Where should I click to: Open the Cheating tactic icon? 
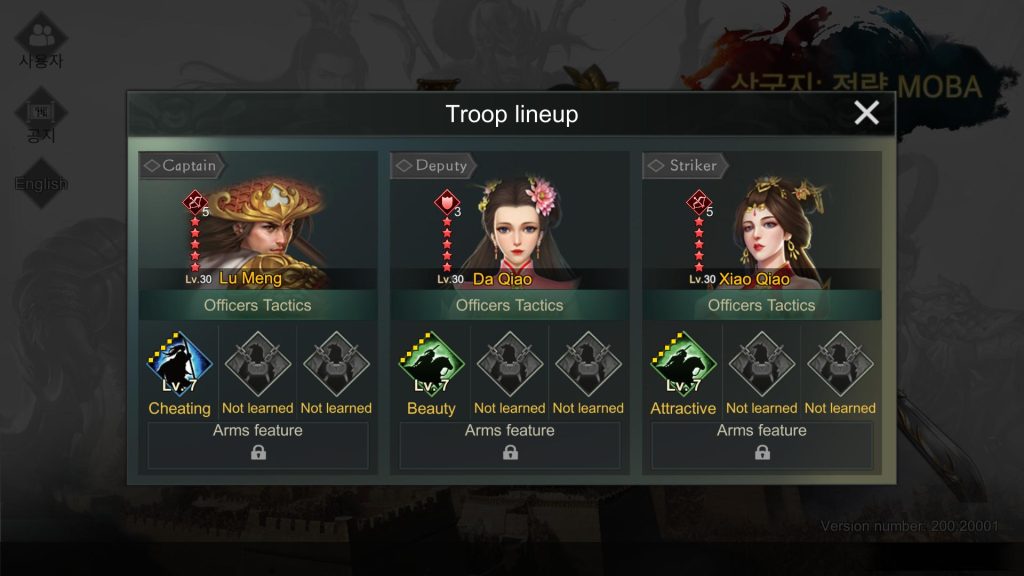180,364
